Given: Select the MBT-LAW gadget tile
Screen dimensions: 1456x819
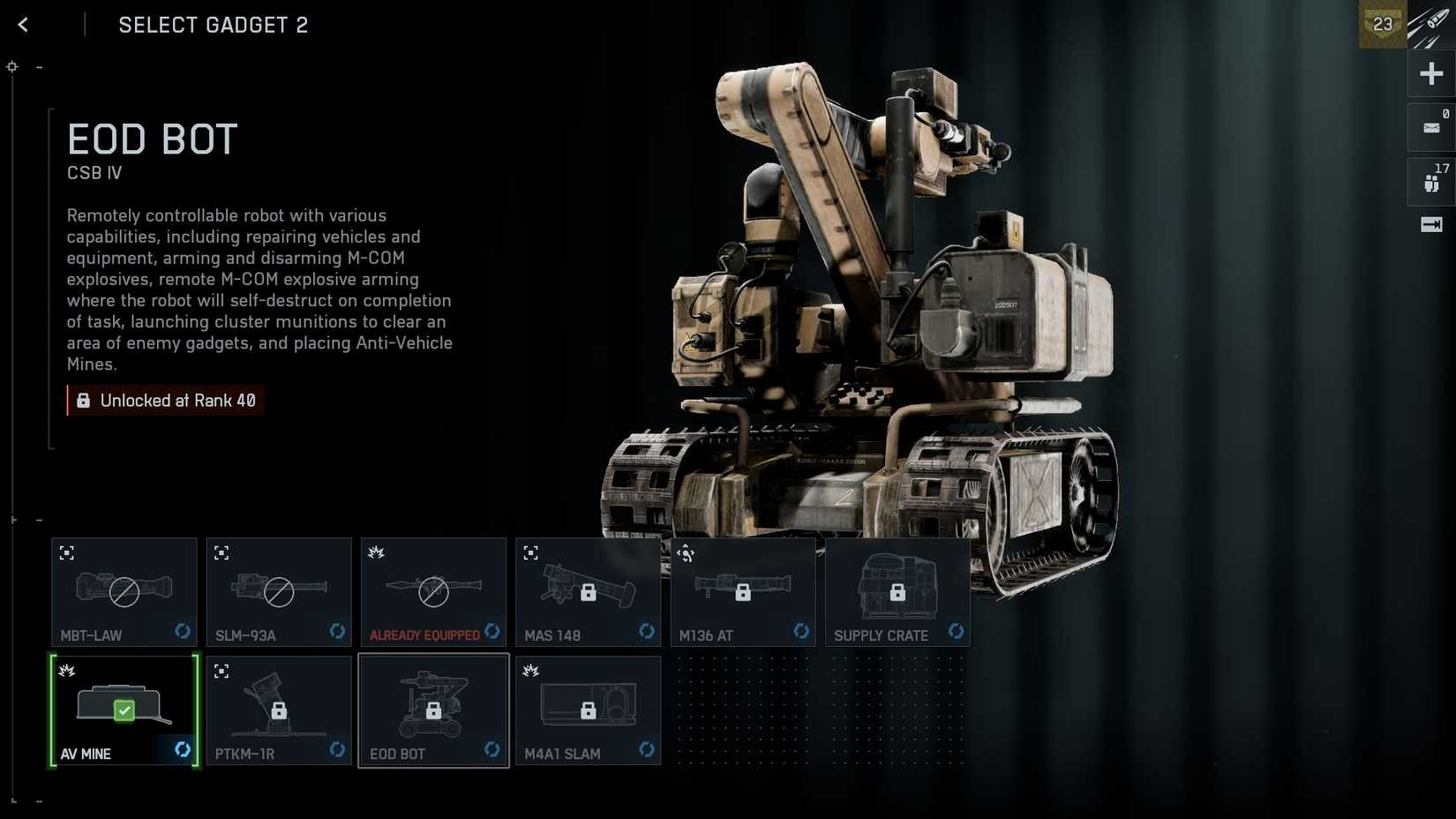Looking at the screenshot, I should (124, 591).
